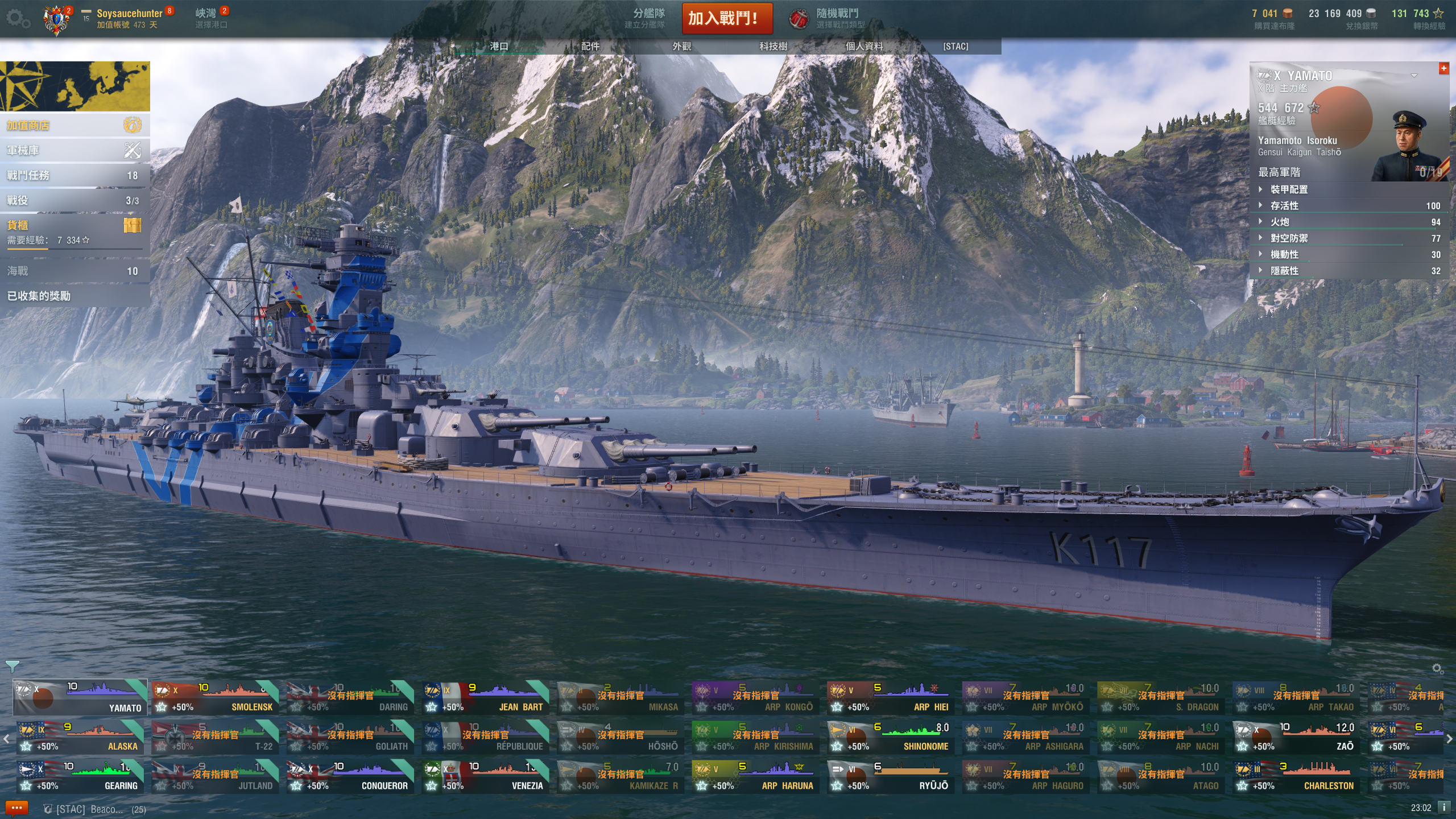Open the chat speech bubble button
The image size is (1456, 819).
(x=16, y=808)
